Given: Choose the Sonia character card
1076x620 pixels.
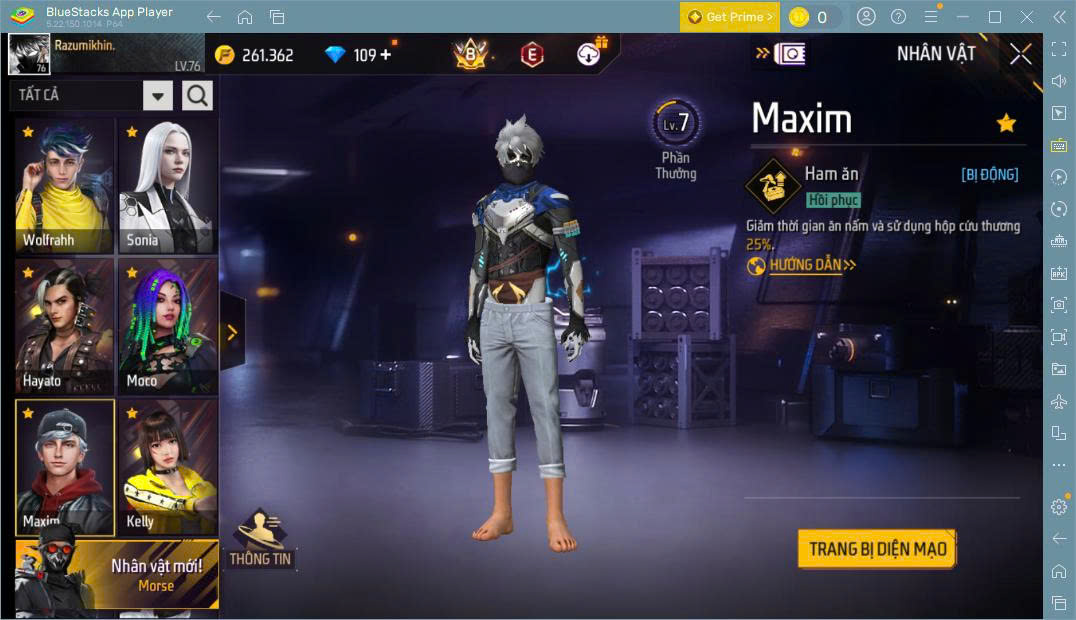Looking at the screenshot, I should pos(167,187).
